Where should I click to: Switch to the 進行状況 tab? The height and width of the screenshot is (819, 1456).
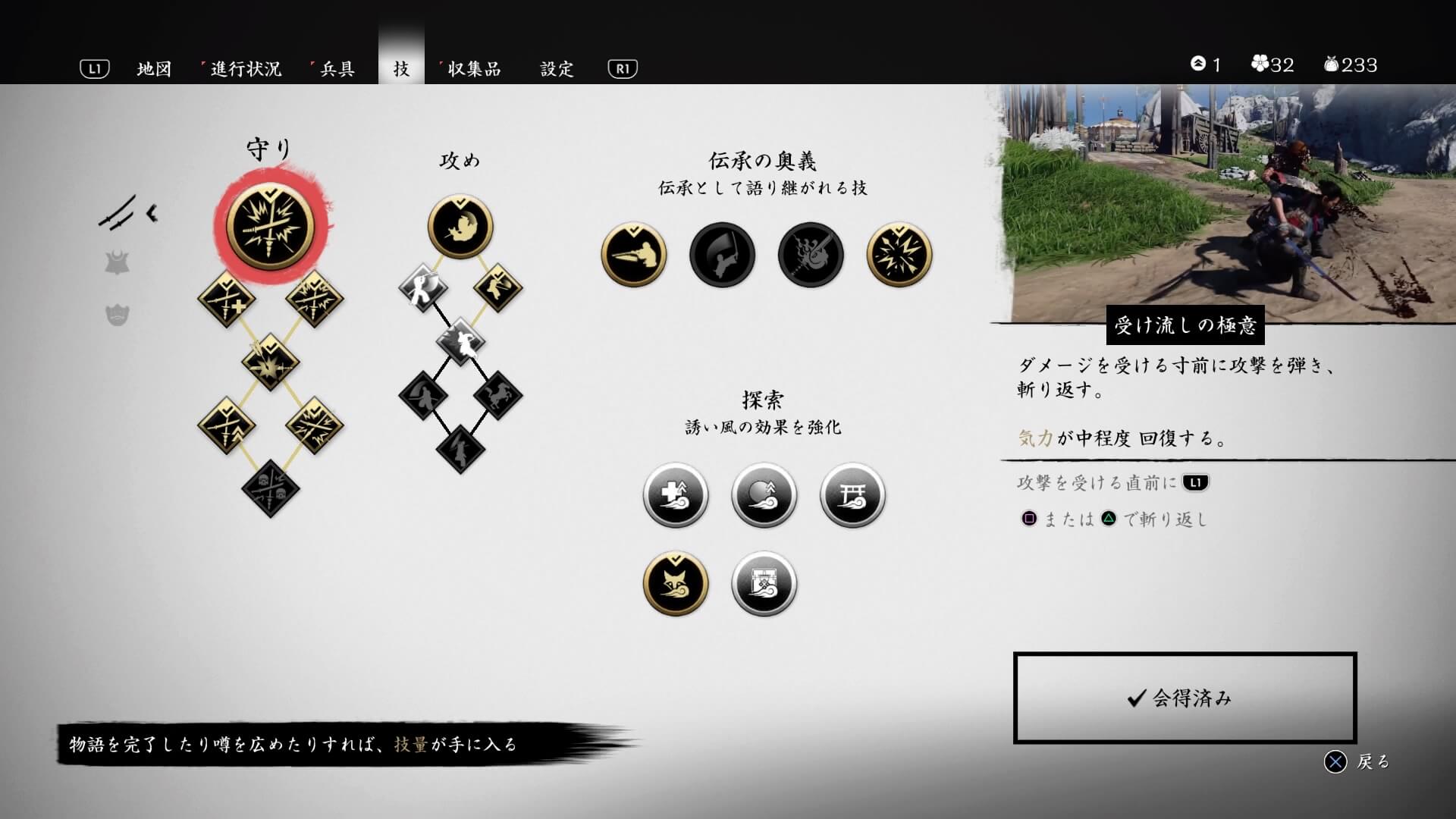click(246, 69)
